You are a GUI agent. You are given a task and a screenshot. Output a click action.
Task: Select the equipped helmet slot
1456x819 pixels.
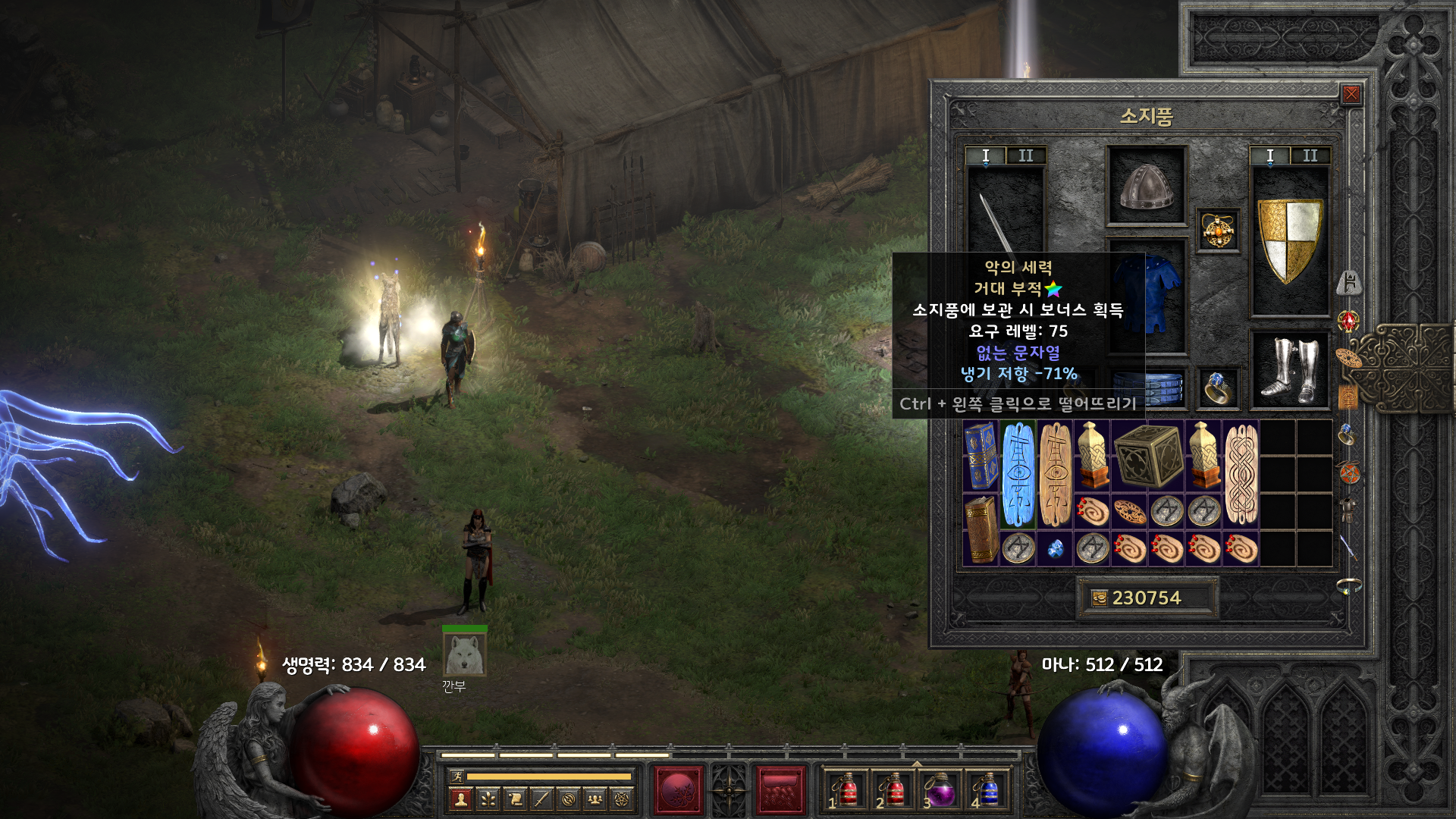pos(1146,187)
